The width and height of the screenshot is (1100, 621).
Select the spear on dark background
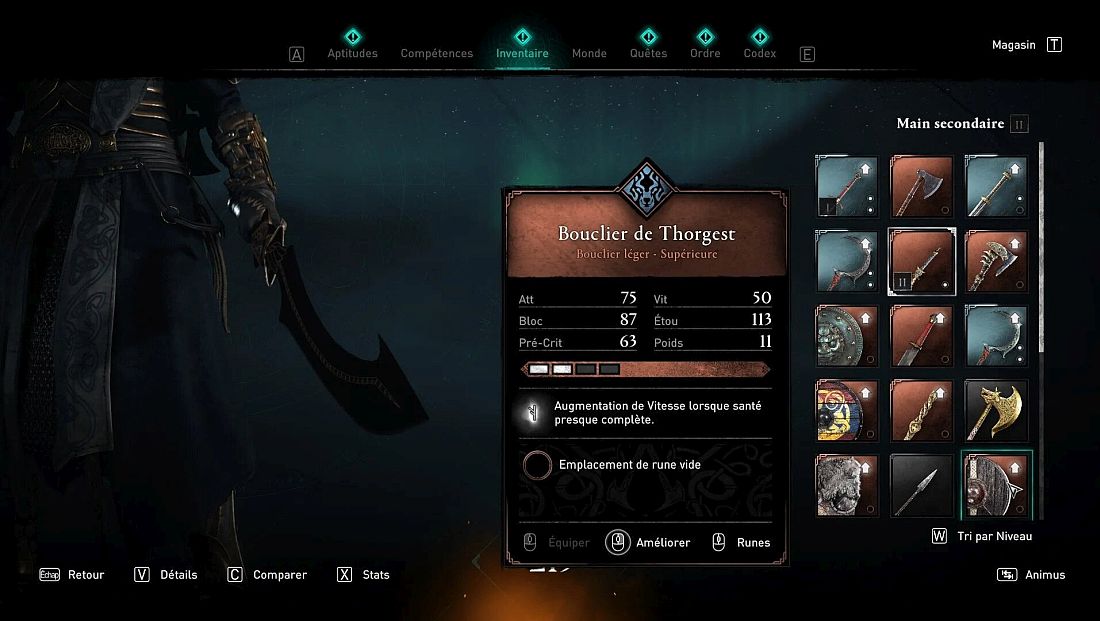click(x=921, y=485)
